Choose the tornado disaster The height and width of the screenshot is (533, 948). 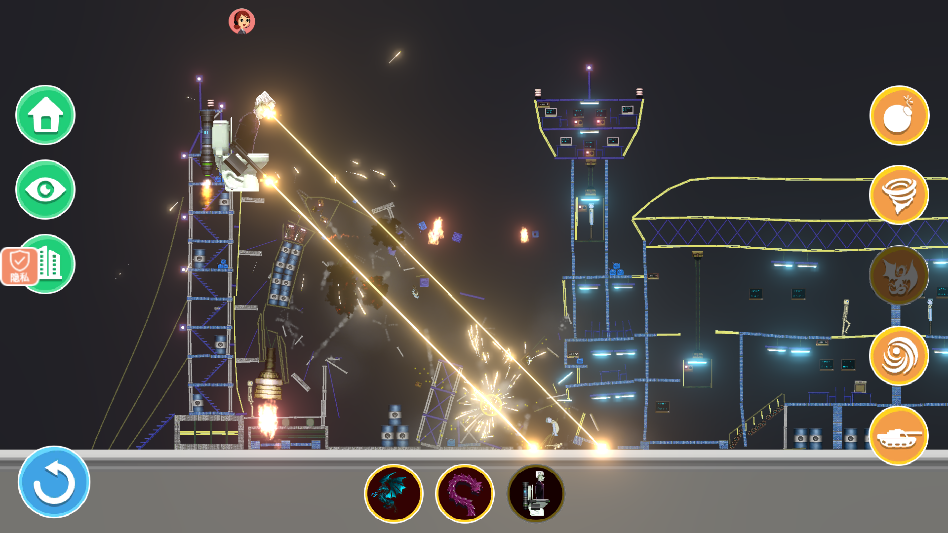pyautogui.click(x=899, y=195)
